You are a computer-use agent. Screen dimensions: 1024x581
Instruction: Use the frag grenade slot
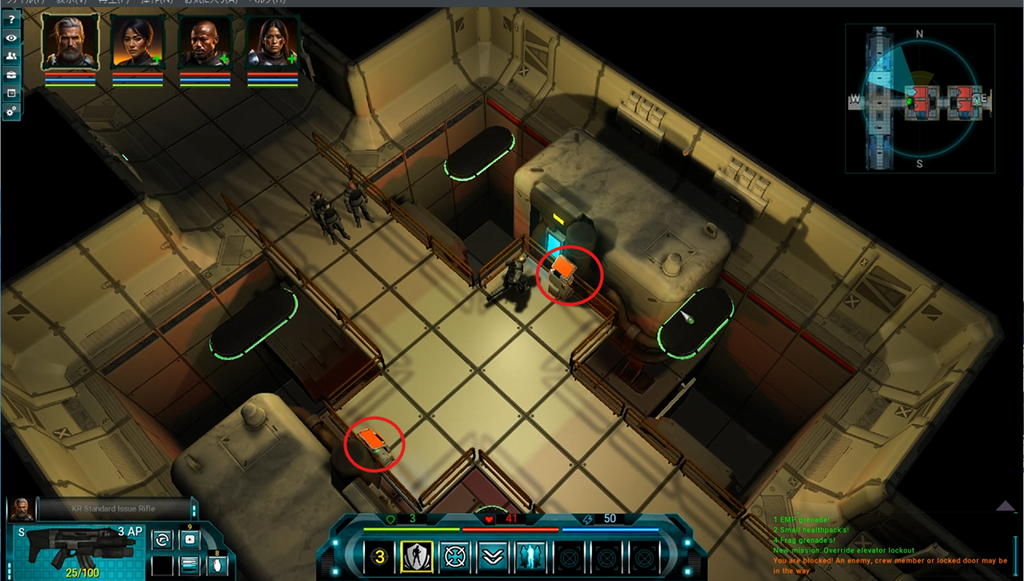219,565
